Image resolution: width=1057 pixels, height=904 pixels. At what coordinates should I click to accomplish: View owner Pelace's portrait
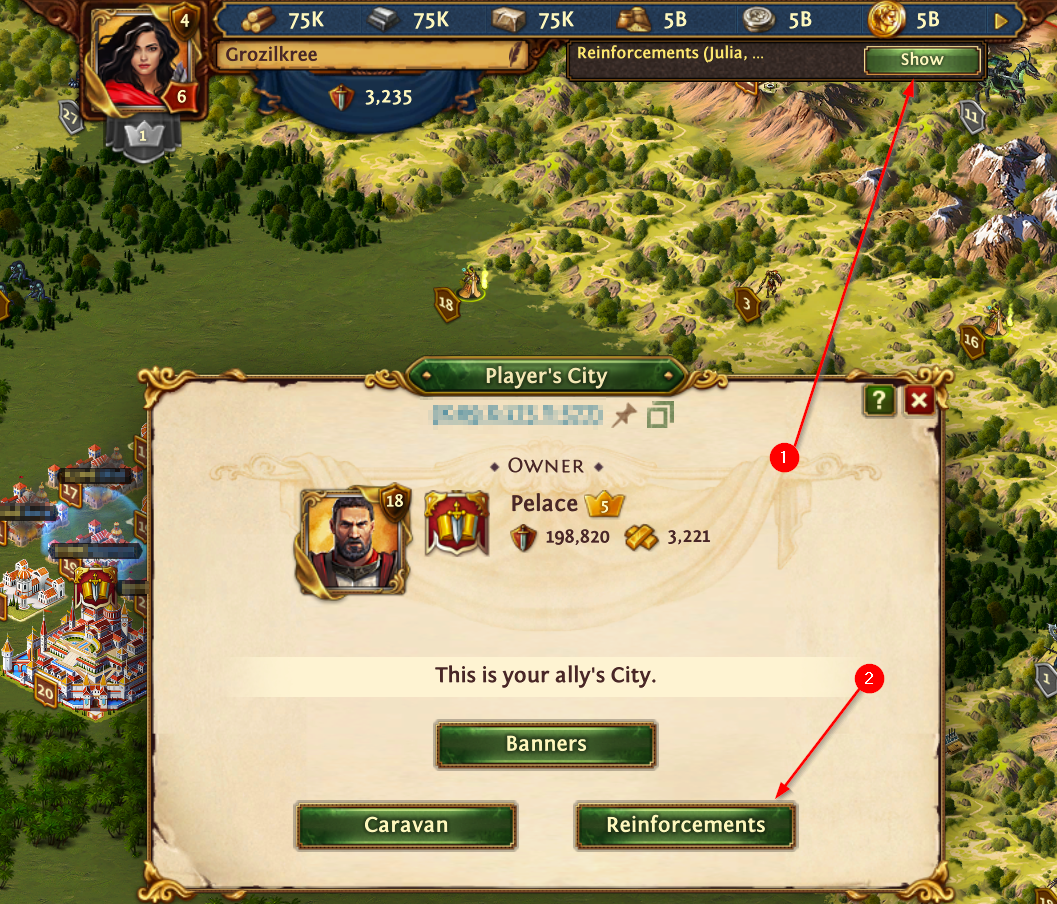point(350,542)
